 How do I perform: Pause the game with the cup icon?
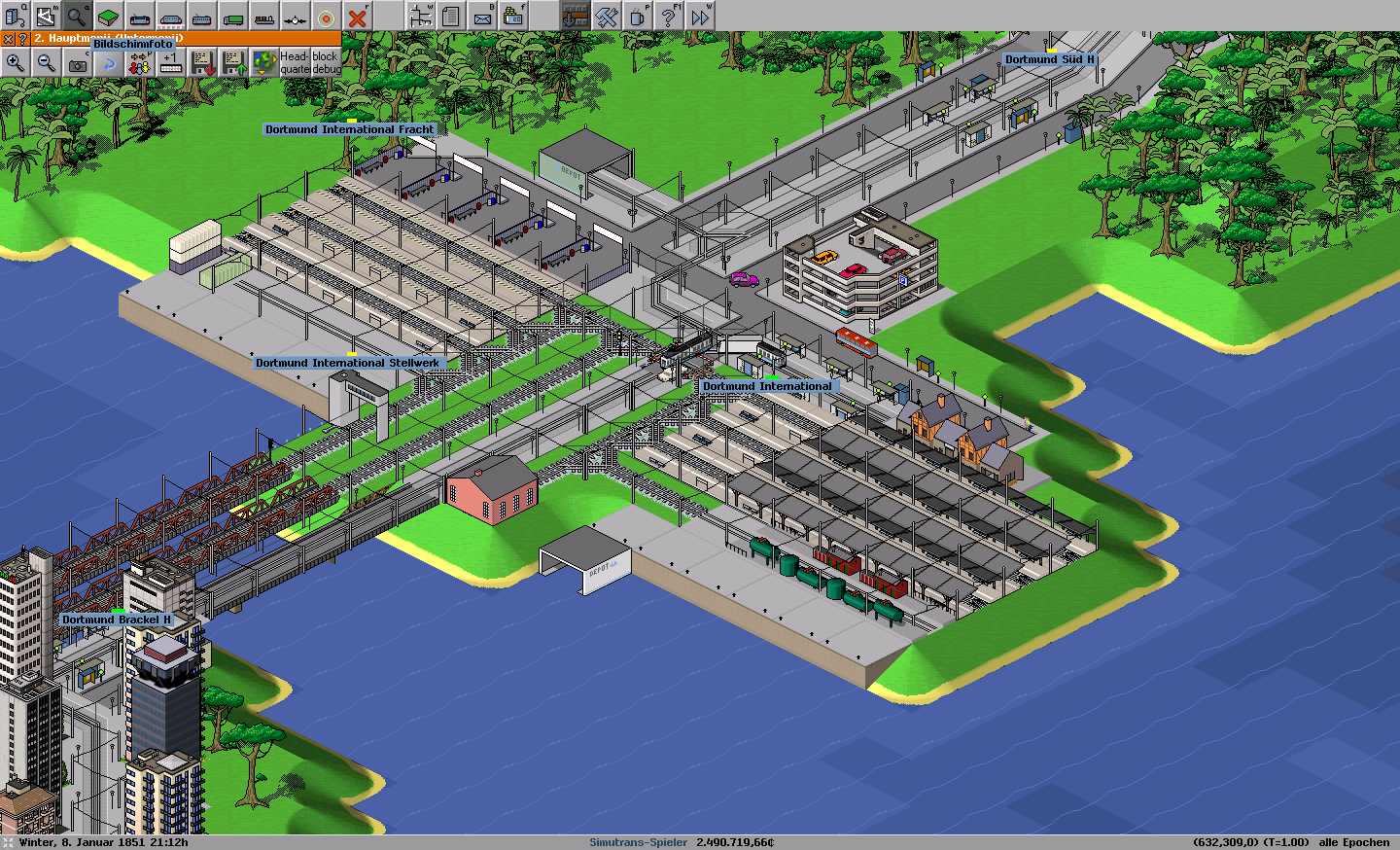point(638,16)
